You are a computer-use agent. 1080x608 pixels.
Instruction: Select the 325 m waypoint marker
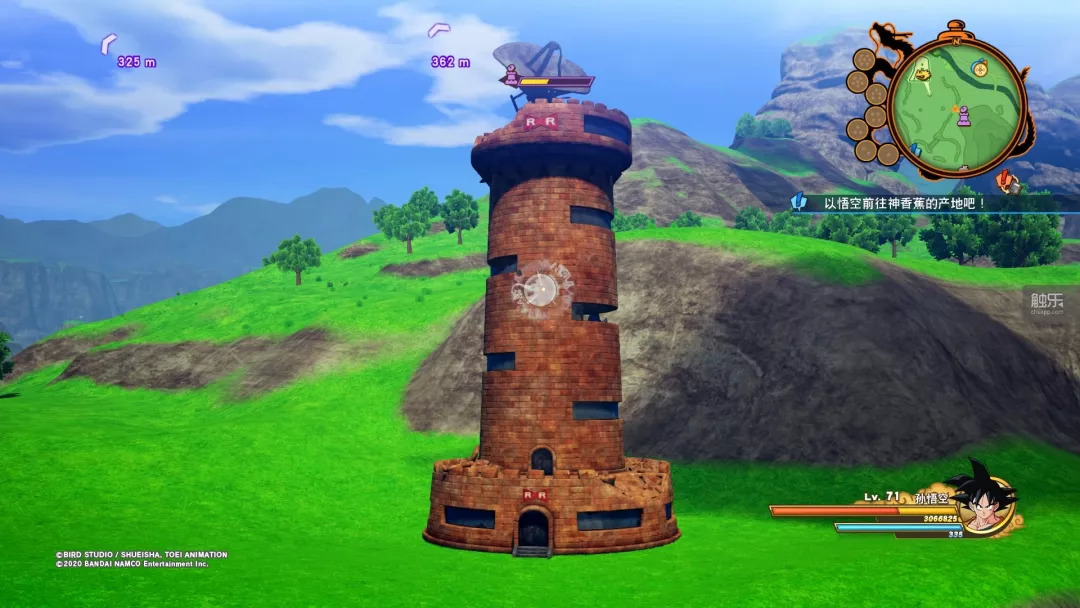(108, 44)
